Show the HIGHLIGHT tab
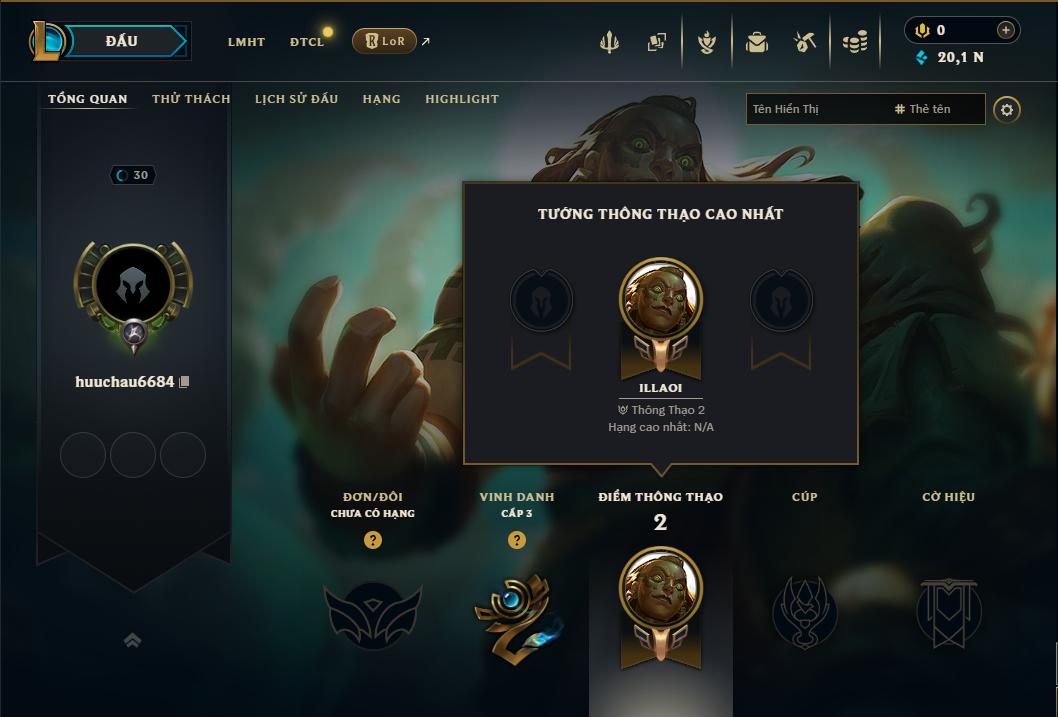Screen dimensions: 1058x717 [x=461, y=99]
